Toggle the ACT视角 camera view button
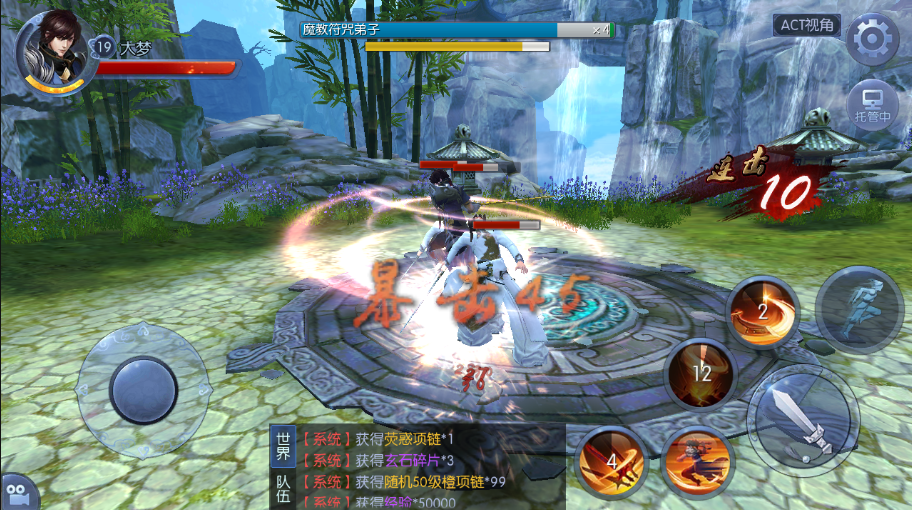 tap(806, 26)
